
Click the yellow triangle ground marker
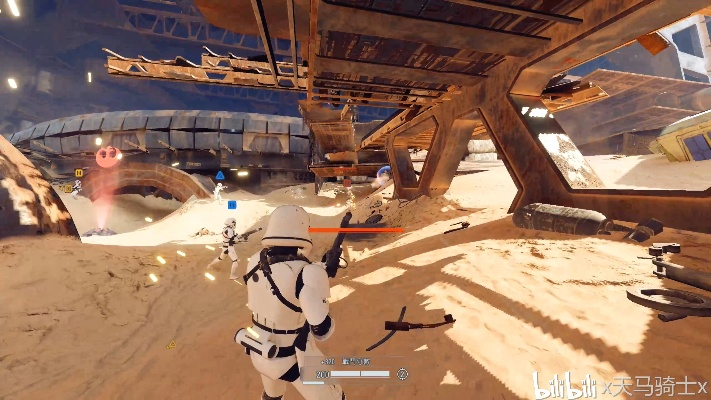tap(171, 345)
